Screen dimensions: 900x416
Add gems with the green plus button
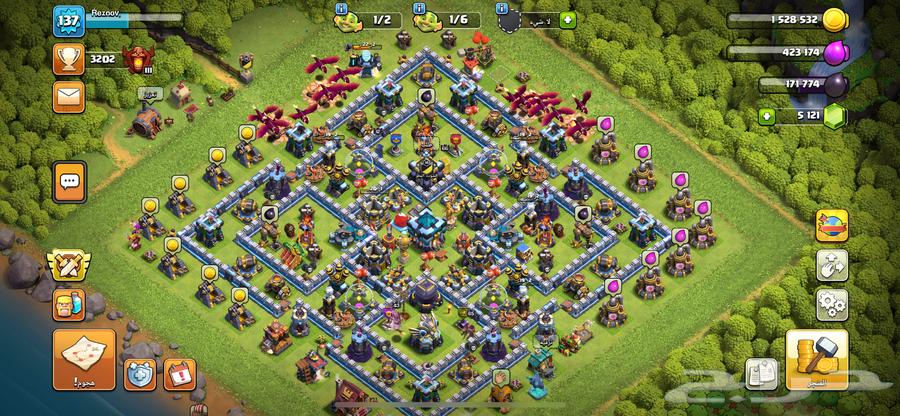click(x=768, y=115)
